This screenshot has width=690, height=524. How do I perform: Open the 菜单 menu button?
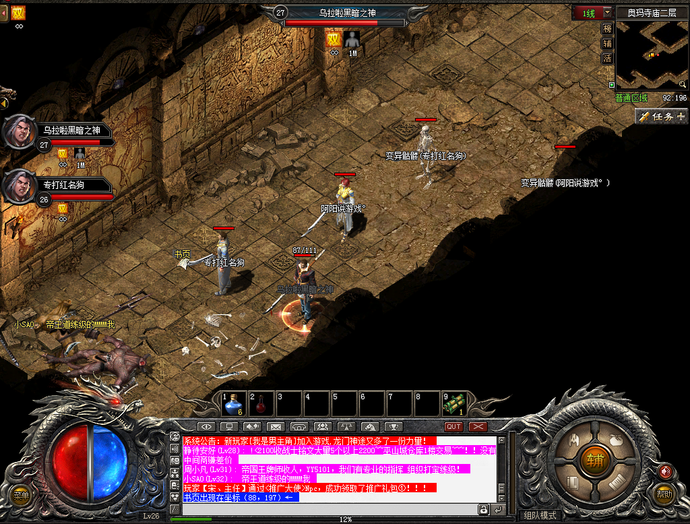tap(20, 492)
